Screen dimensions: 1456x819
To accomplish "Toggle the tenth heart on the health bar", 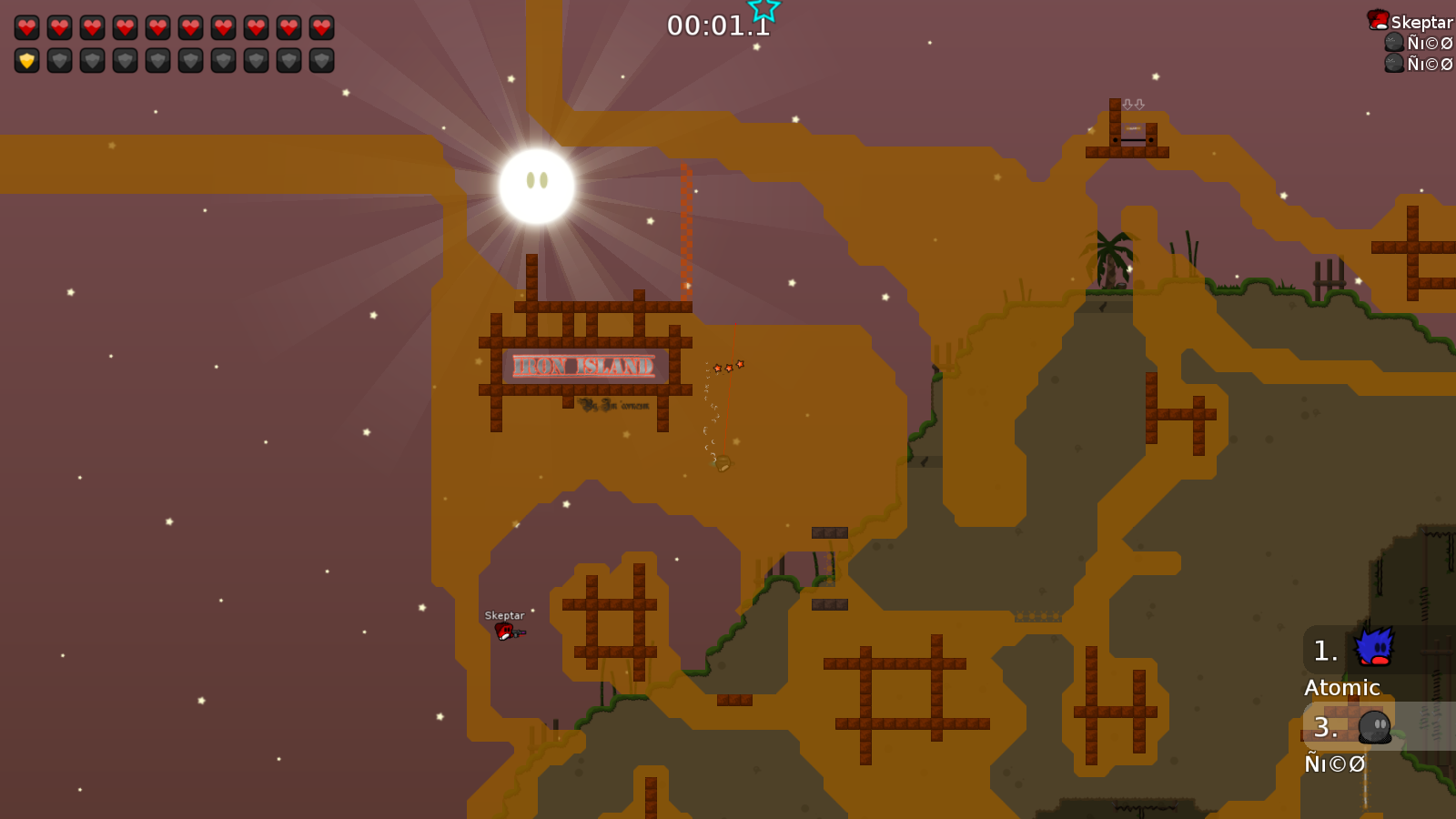I will click(x=319, y=26).
